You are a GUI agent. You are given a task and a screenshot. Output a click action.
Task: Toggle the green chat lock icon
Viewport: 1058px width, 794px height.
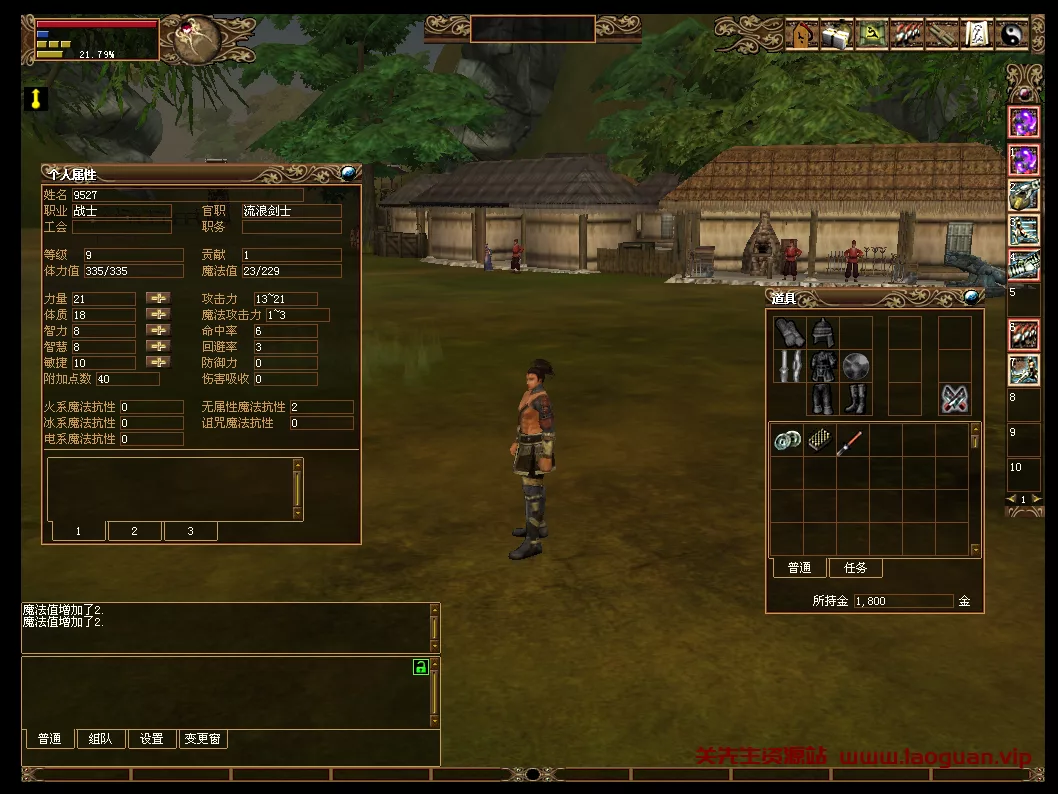tap(421, 667)
